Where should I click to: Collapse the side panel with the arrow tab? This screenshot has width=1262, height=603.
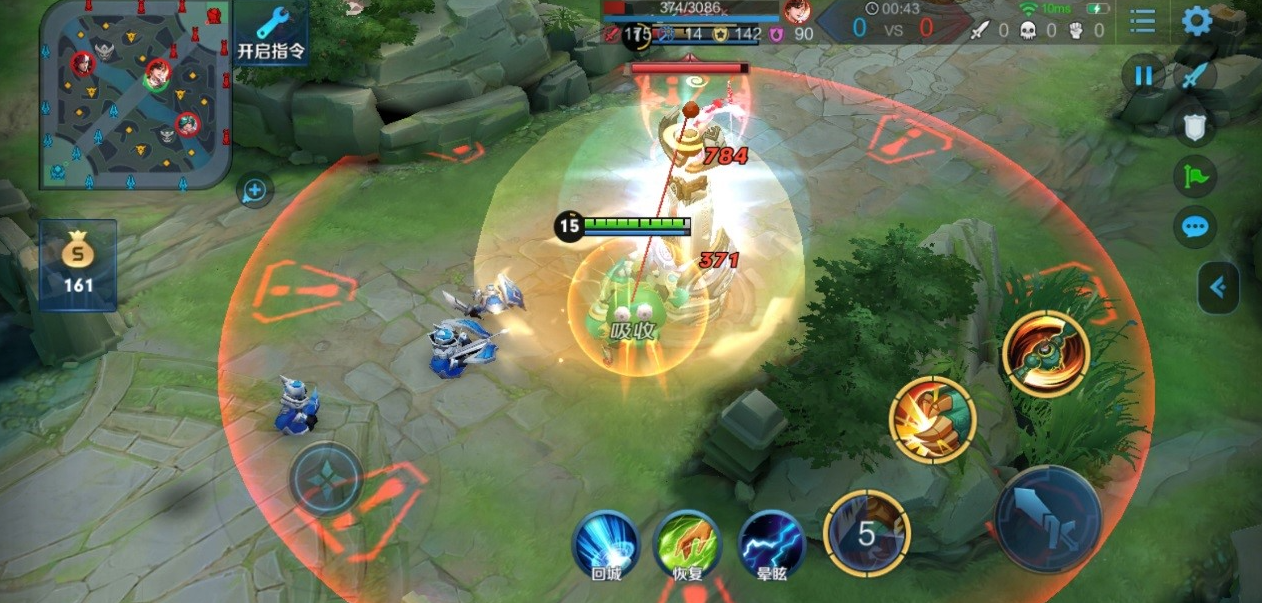click(x=1218, y=288)
